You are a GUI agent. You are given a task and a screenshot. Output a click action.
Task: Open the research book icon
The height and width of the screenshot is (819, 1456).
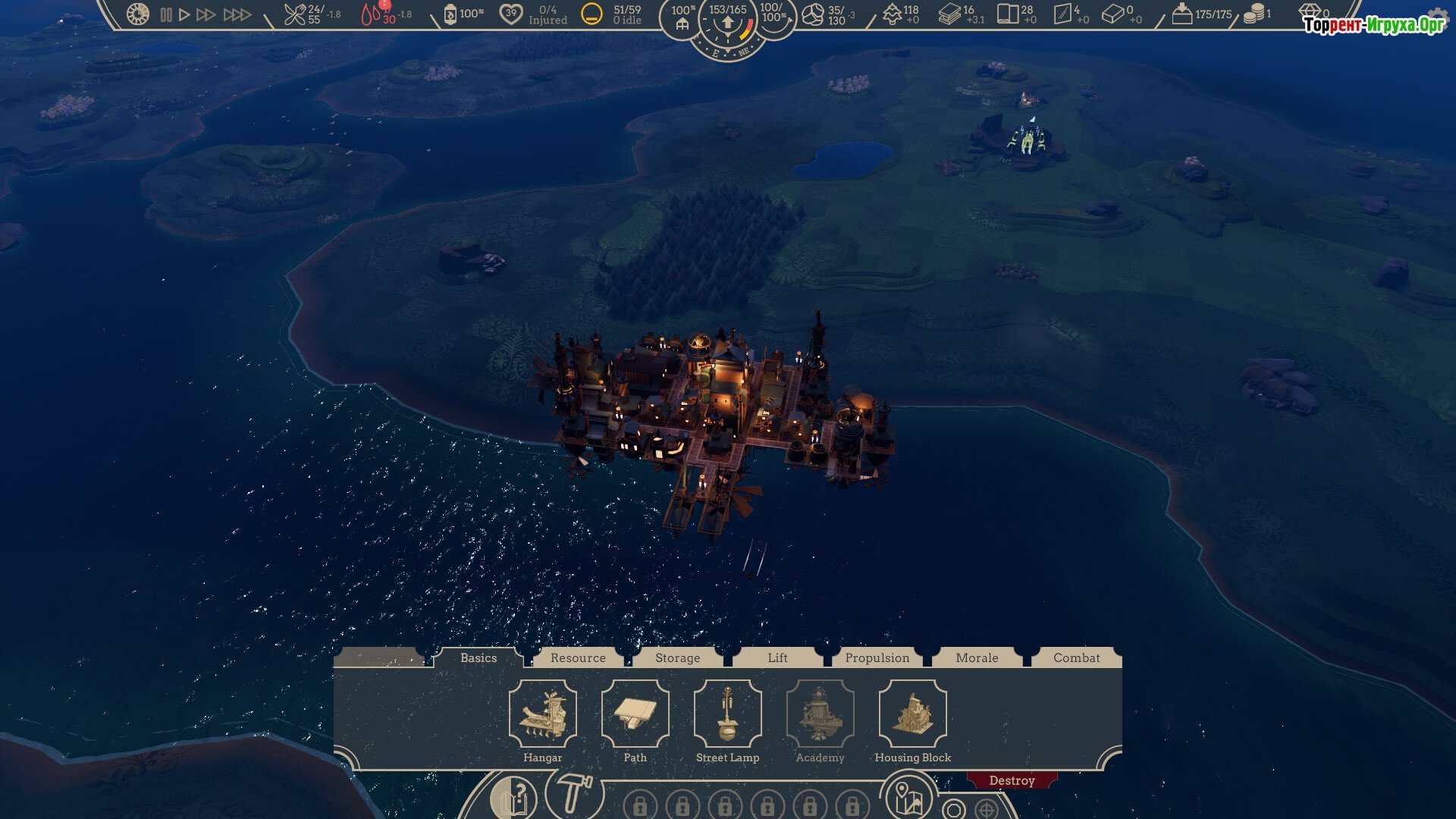pos(514,799)
